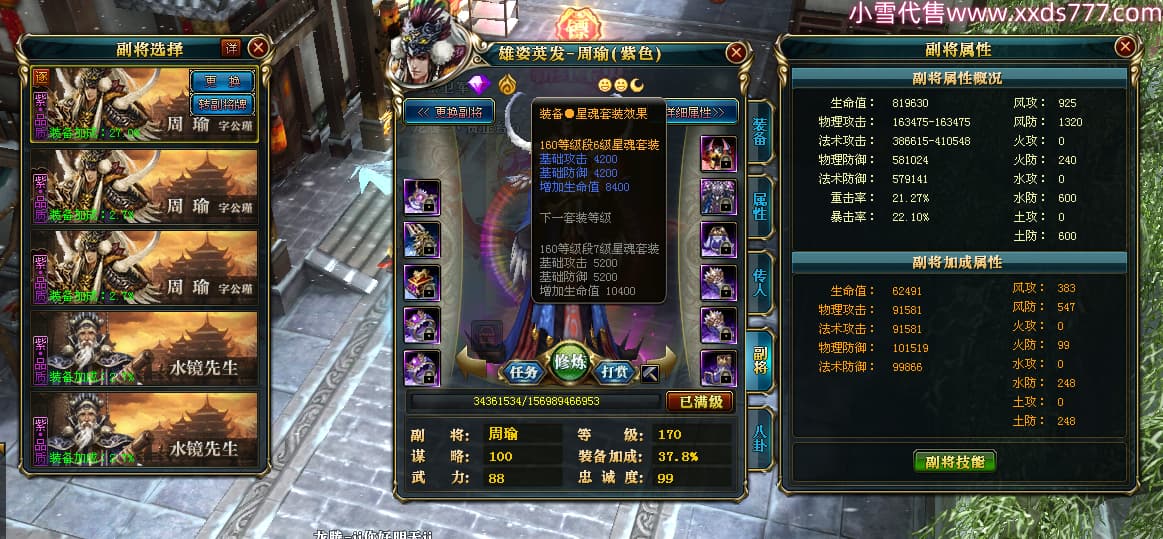1163x539 pixels.
Task: Select the first 水镜先生 general card
Action: [145, 350]
